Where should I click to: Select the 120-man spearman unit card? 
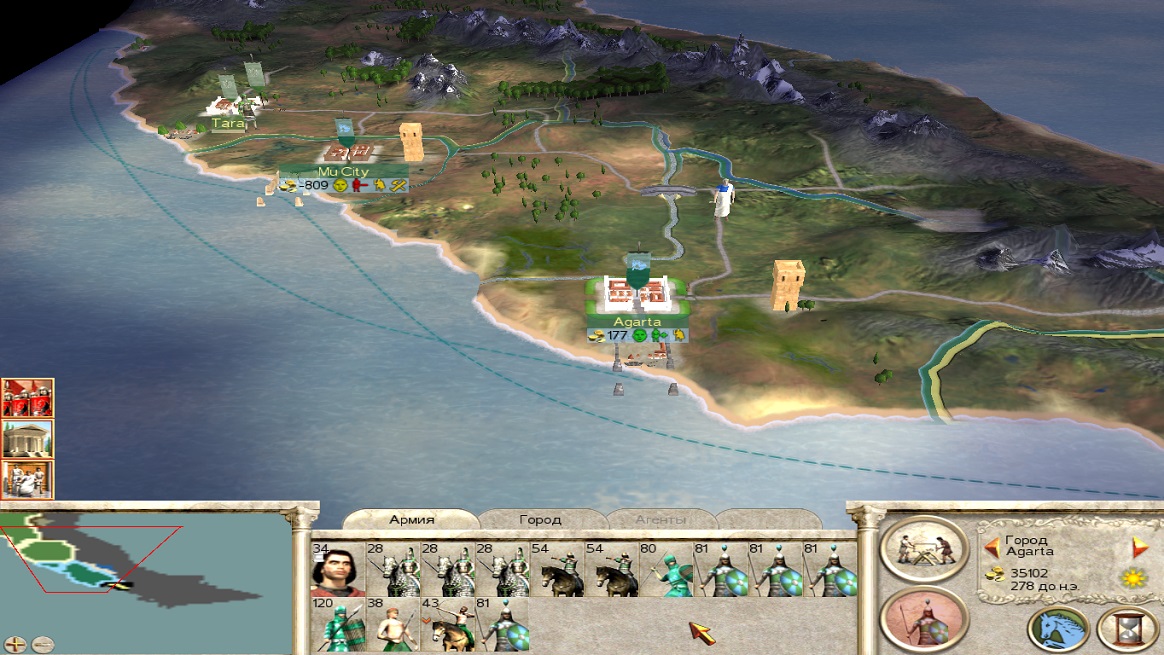point(337,626)
